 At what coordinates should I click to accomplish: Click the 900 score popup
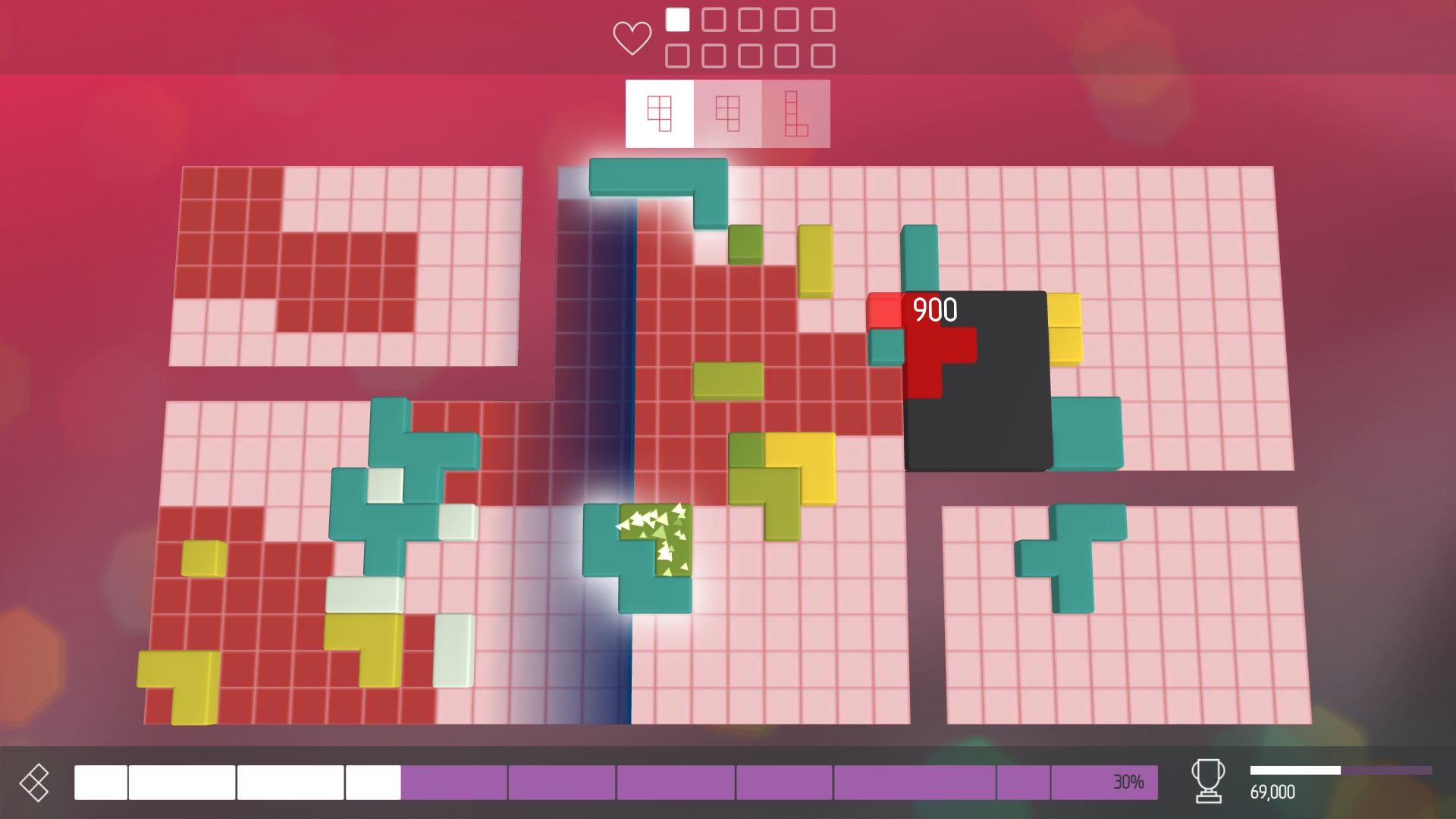point(934,308)
